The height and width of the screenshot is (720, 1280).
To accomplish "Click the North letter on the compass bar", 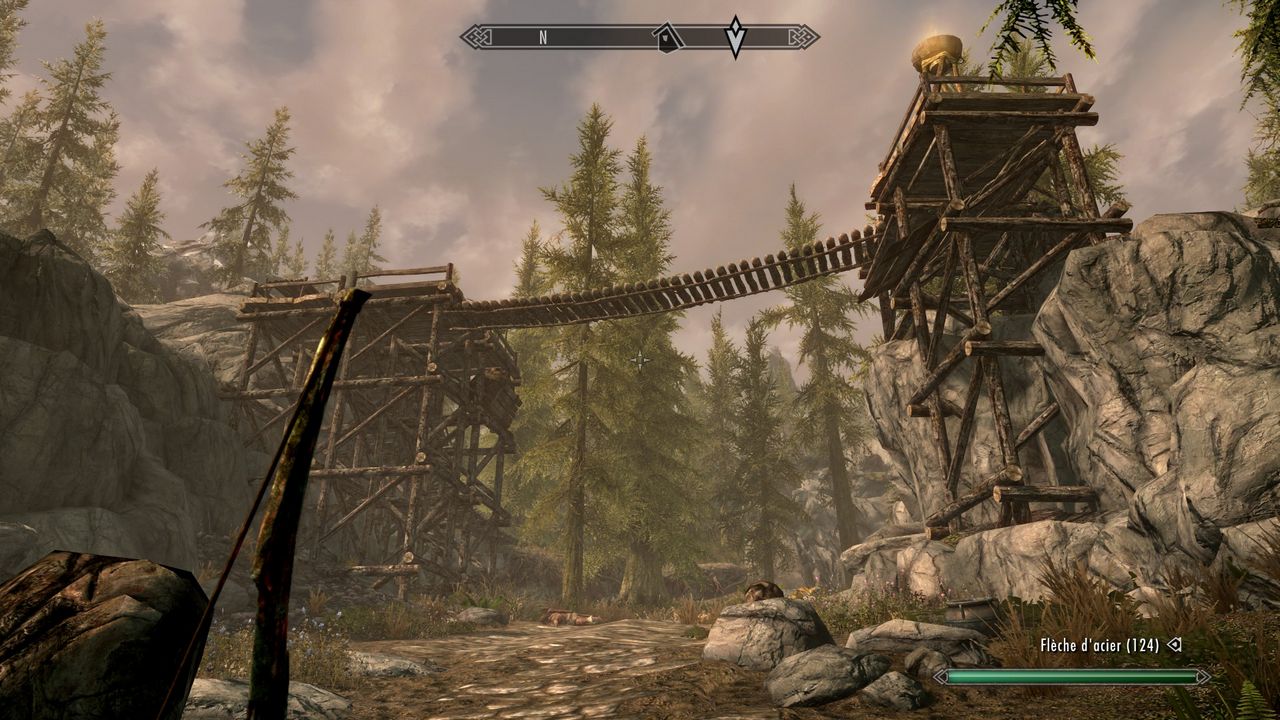I will click(x=543, y=38).
